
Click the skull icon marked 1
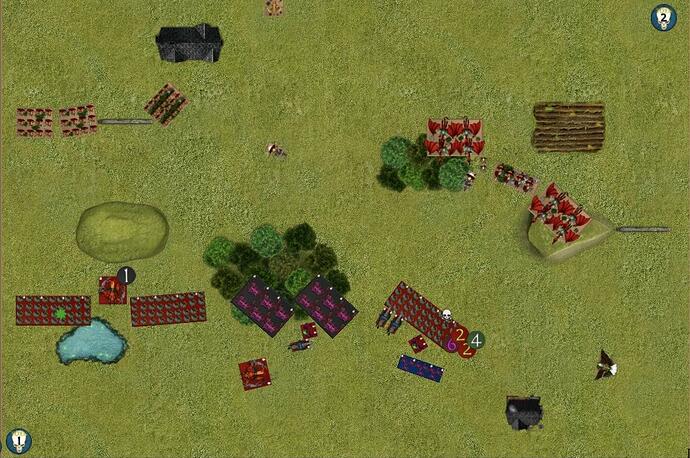(18, 440)
